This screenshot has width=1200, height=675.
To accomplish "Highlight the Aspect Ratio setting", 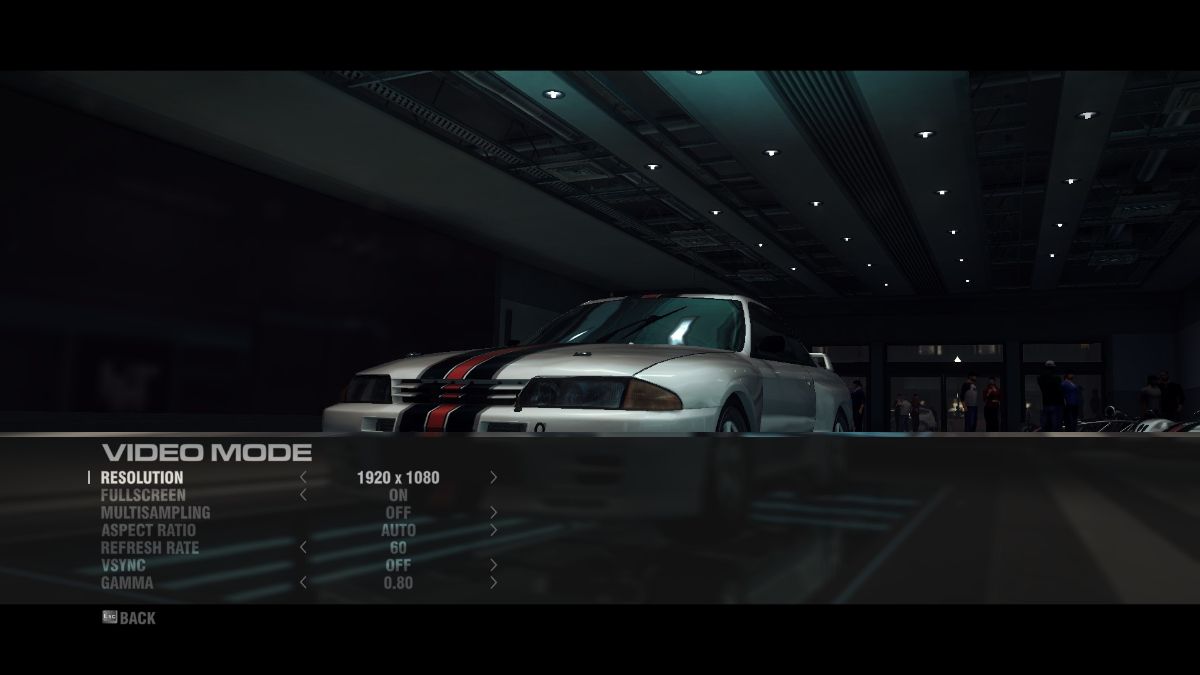I will pyautogui.click(x=148, y=530).
